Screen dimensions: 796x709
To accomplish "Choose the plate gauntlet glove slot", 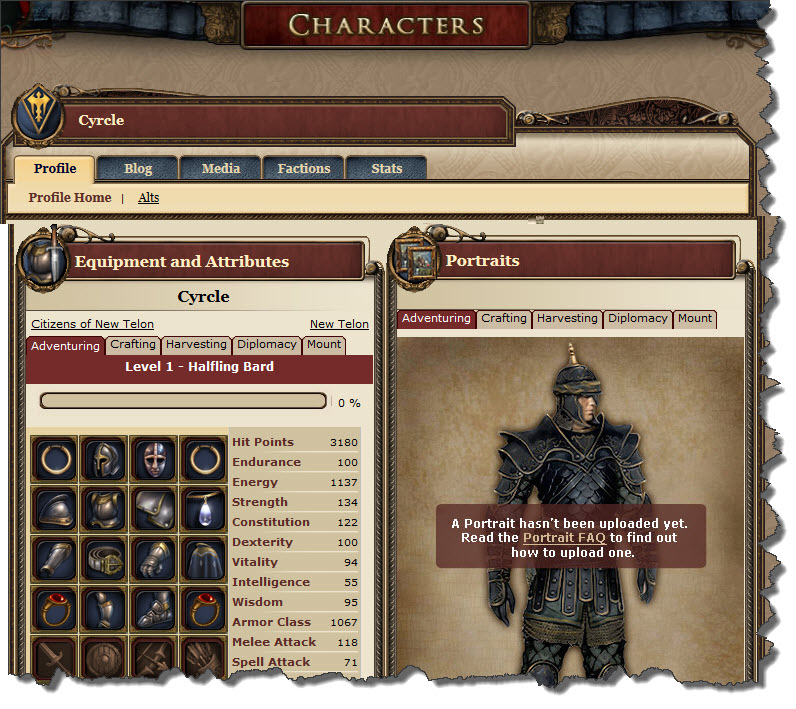I will coord(154,557).
